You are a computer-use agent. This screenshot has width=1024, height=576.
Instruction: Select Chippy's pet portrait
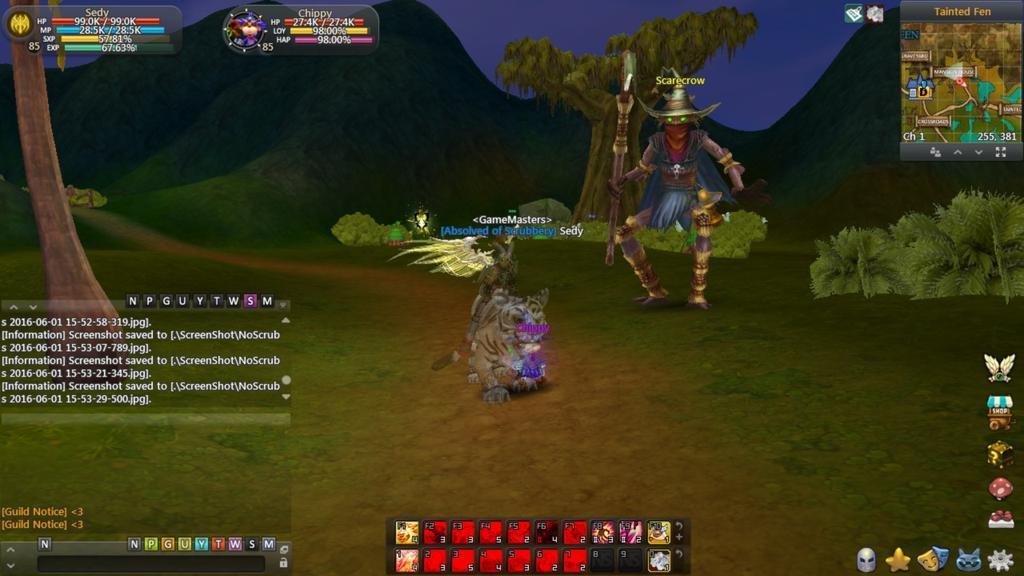(244, 29)
